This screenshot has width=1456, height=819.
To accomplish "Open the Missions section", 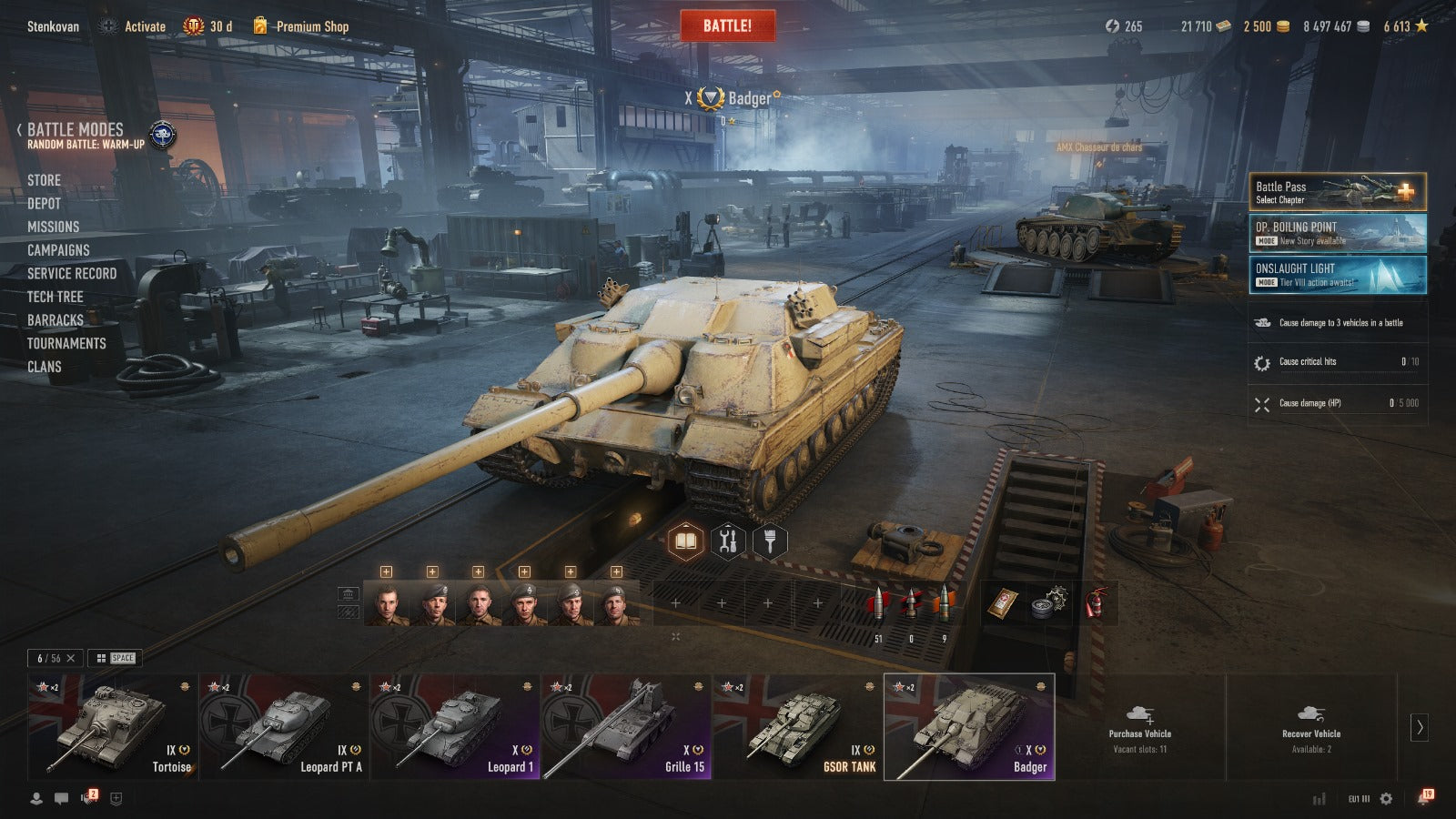I will [x=53, y=227].
